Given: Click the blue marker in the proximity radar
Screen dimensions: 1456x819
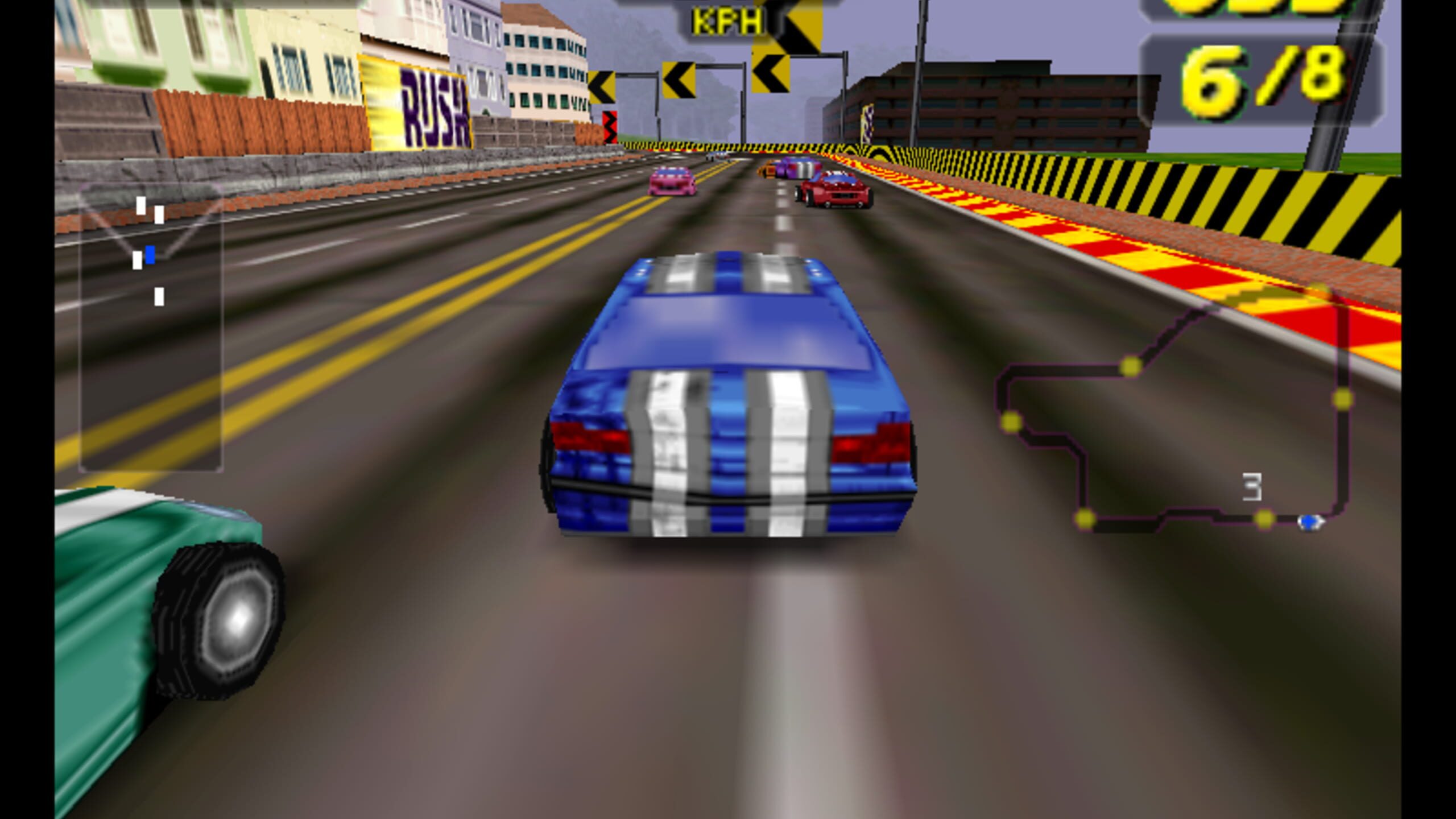Looking at the screenshot, I should [151, 255].
